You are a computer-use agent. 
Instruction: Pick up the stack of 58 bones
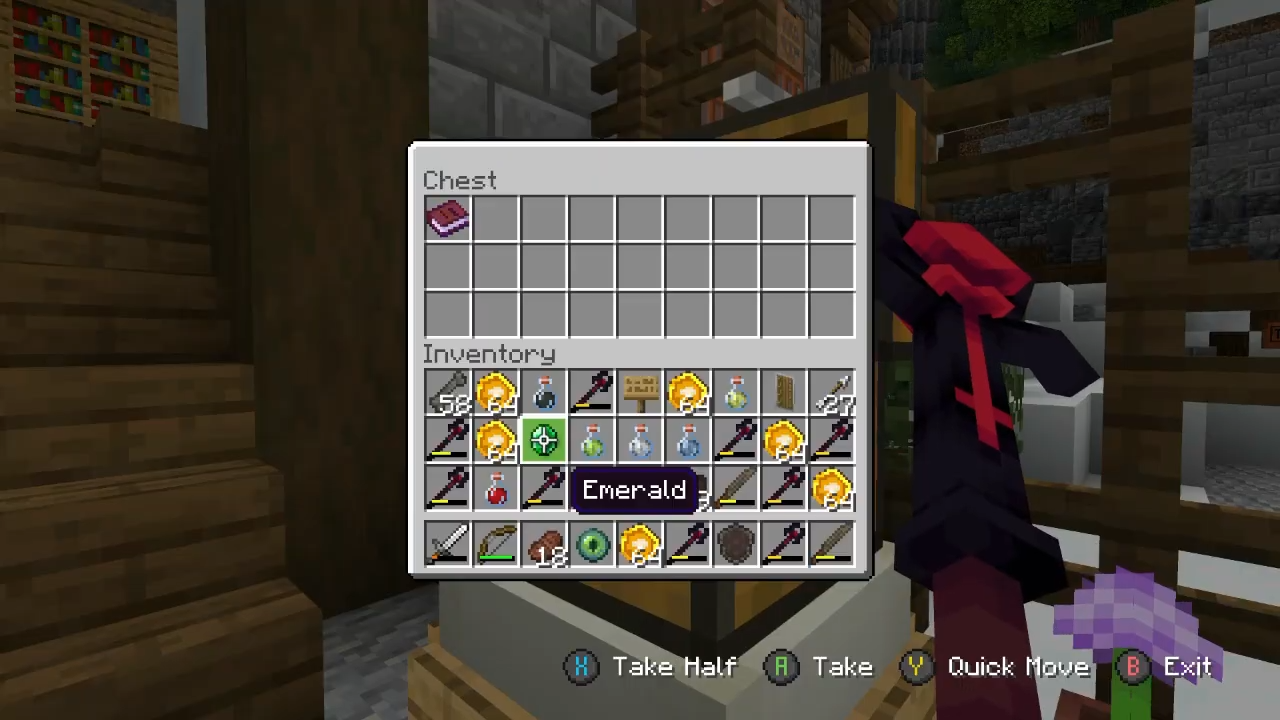[447, 393]
